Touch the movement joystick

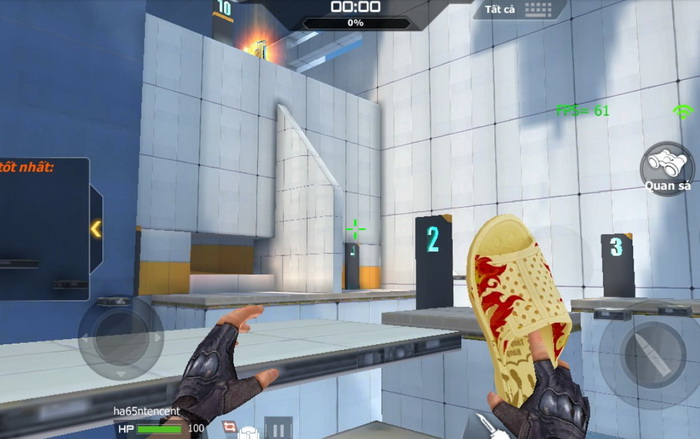coord(120,338)
